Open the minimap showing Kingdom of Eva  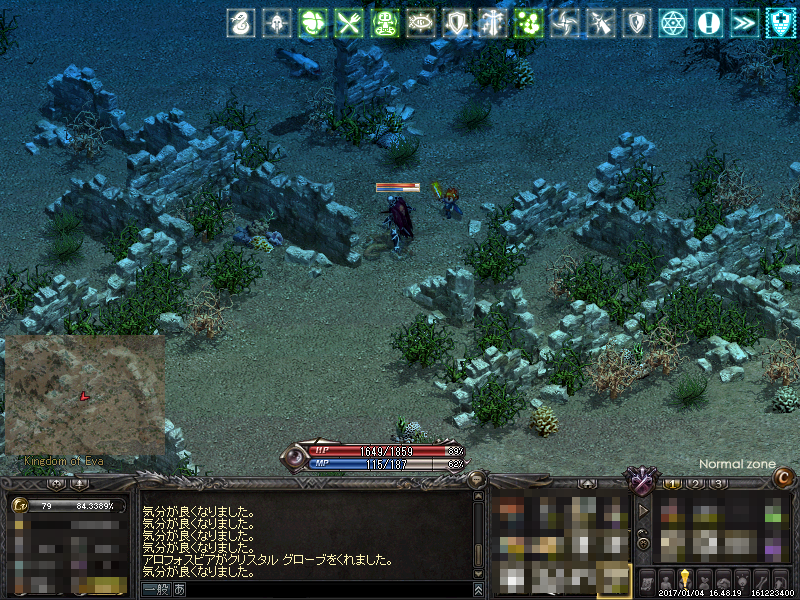click(85, 395)
